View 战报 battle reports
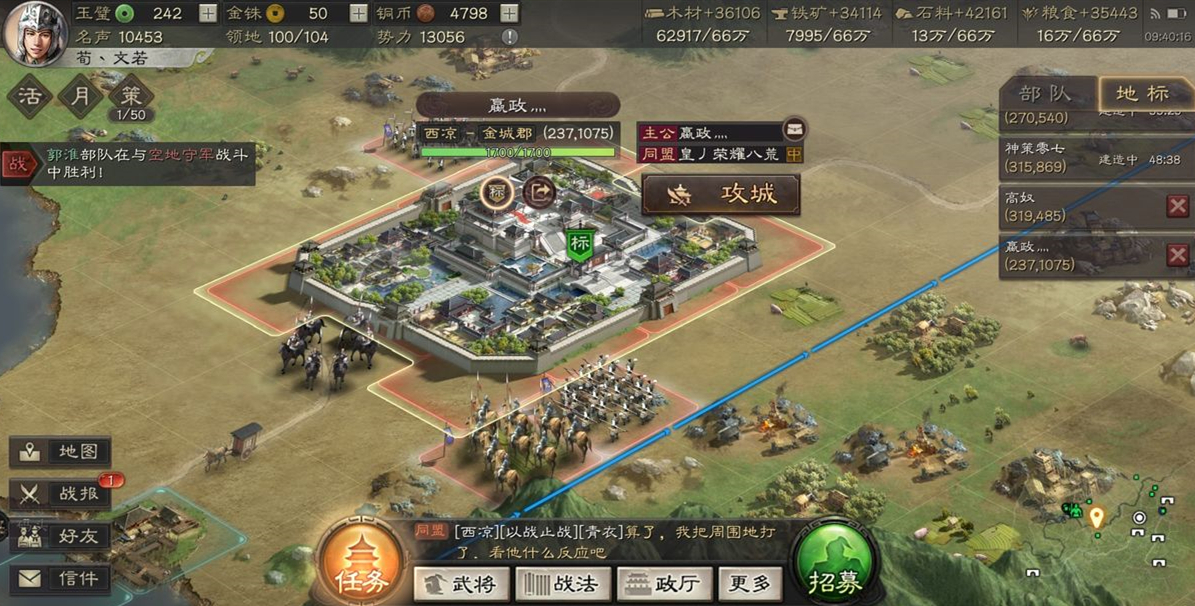This screenshot has width=1195, height=606. pos(62,494)
